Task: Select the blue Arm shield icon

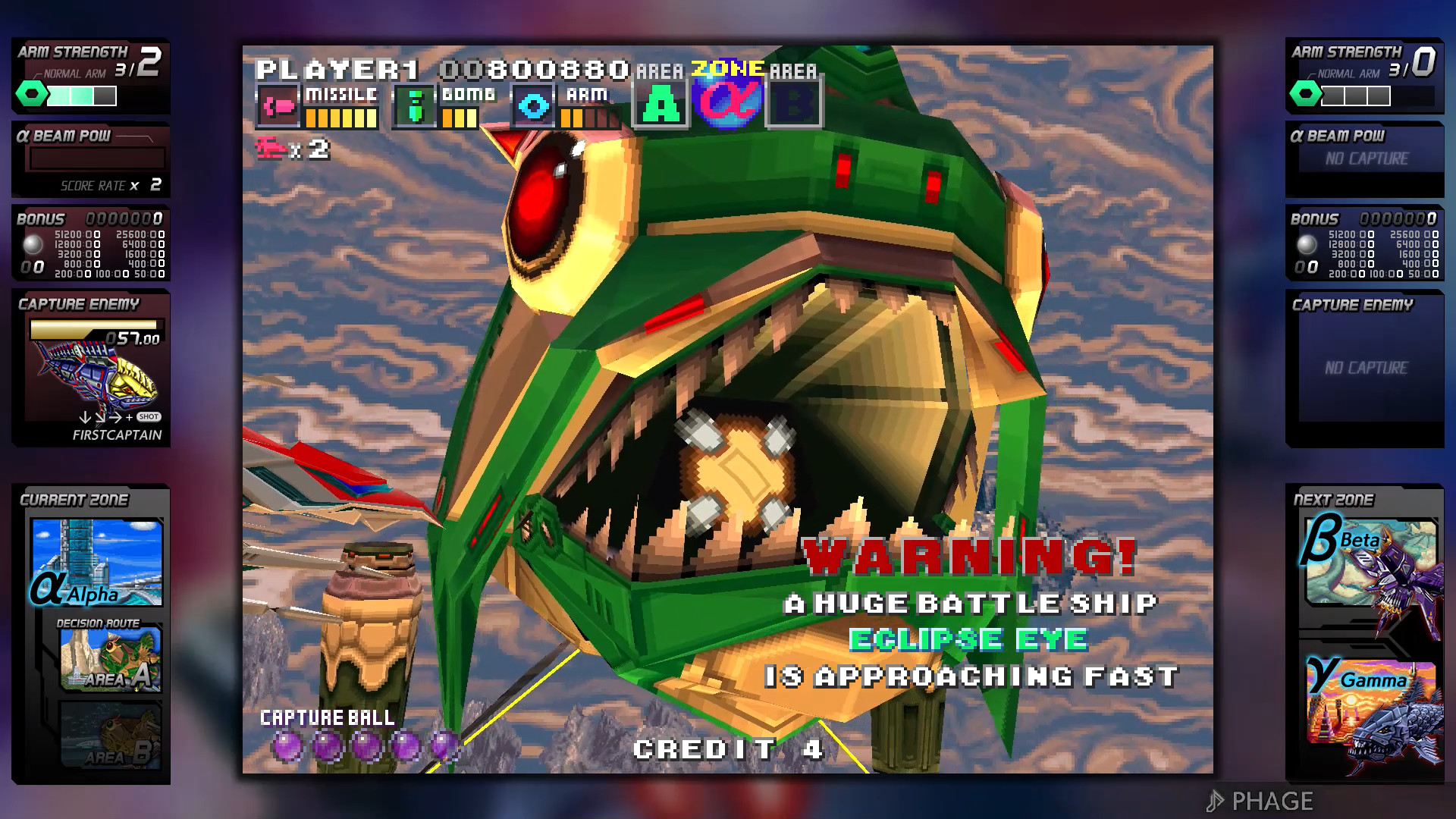Action: 535,105
